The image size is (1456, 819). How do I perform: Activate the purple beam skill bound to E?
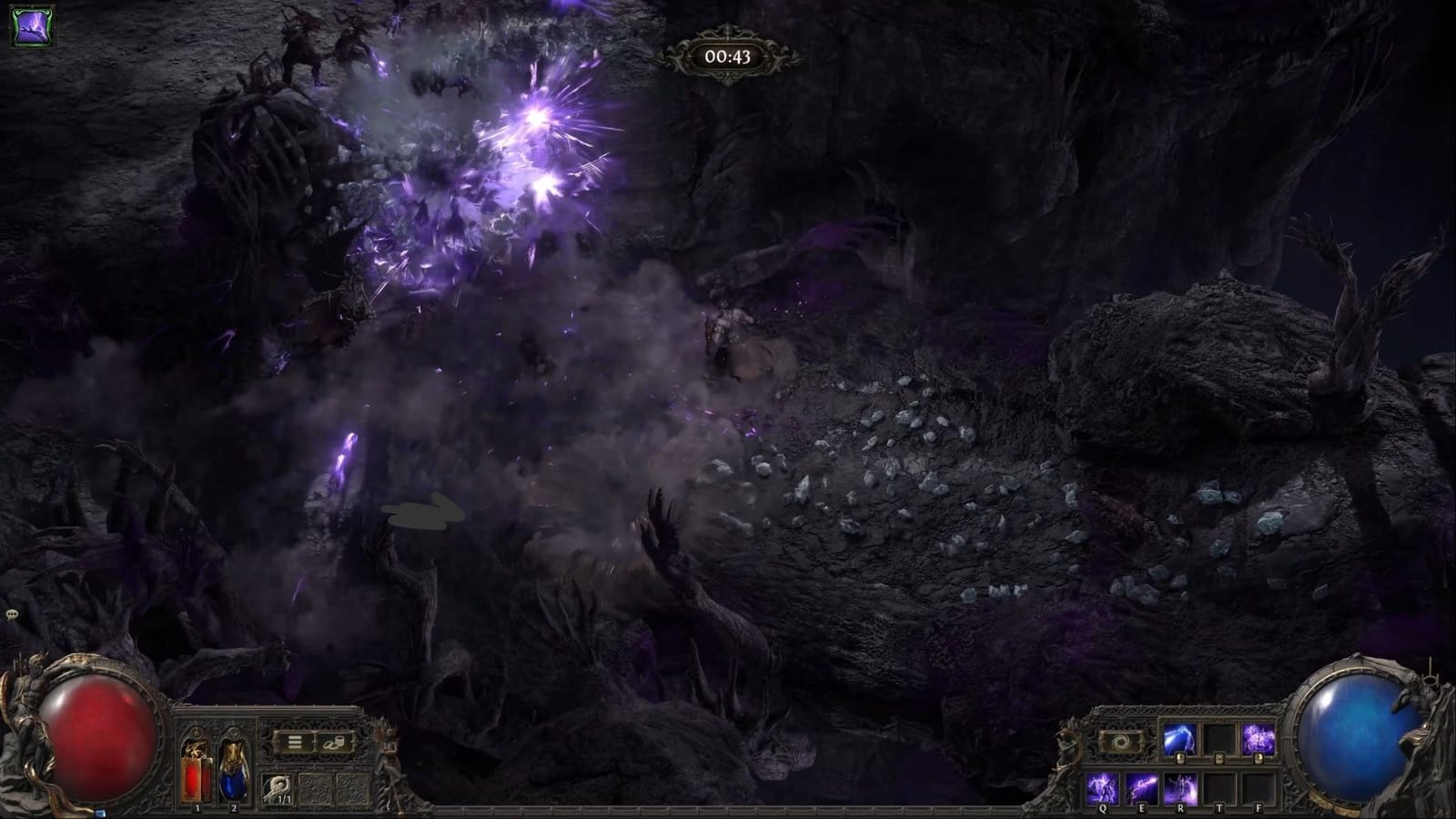tap(1140, 786)
